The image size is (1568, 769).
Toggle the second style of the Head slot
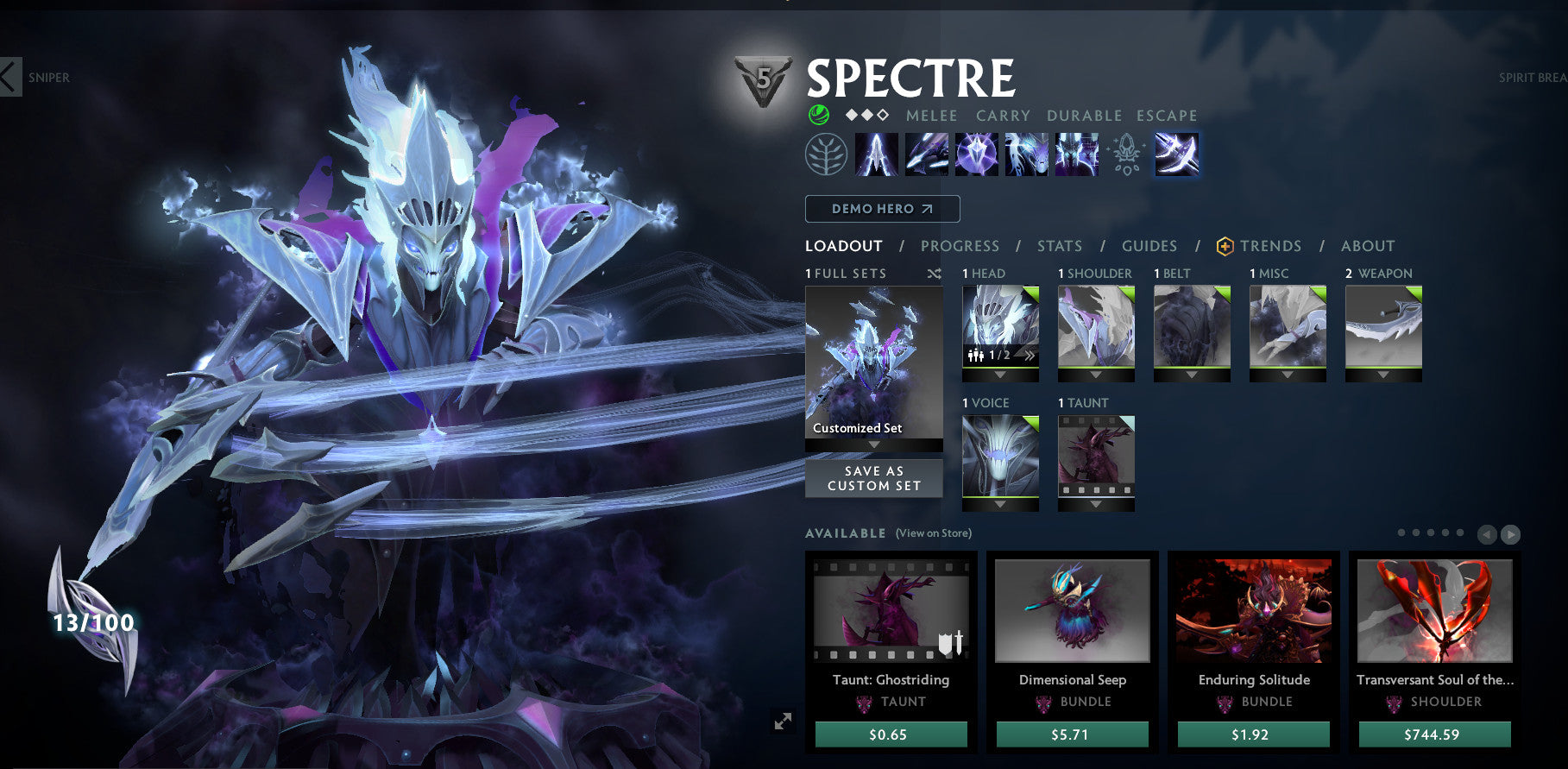pyautogui.click(x=1030, y=356)
